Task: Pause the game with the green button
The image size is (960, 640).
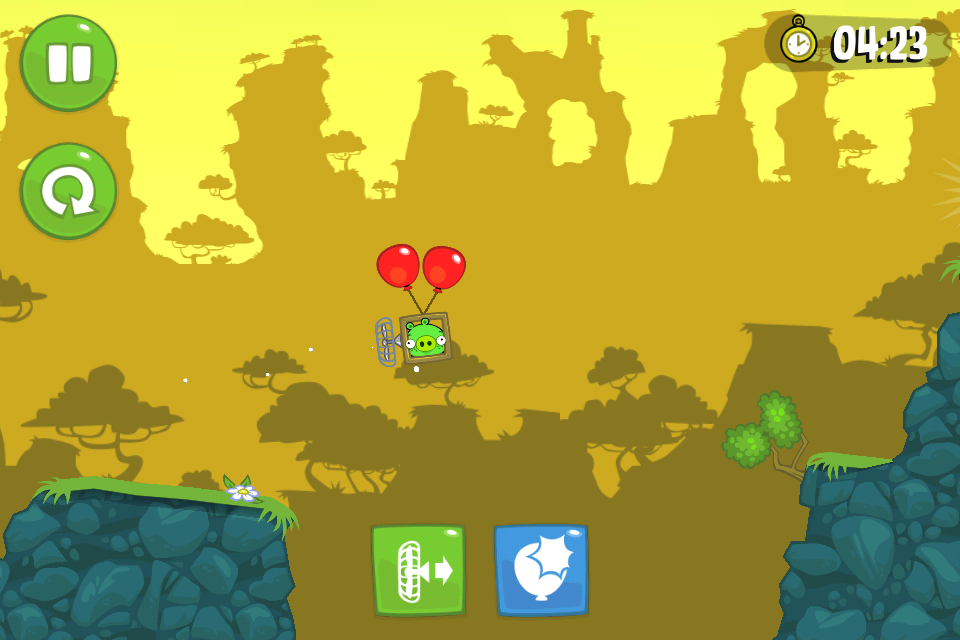Action: pos(68,62)
